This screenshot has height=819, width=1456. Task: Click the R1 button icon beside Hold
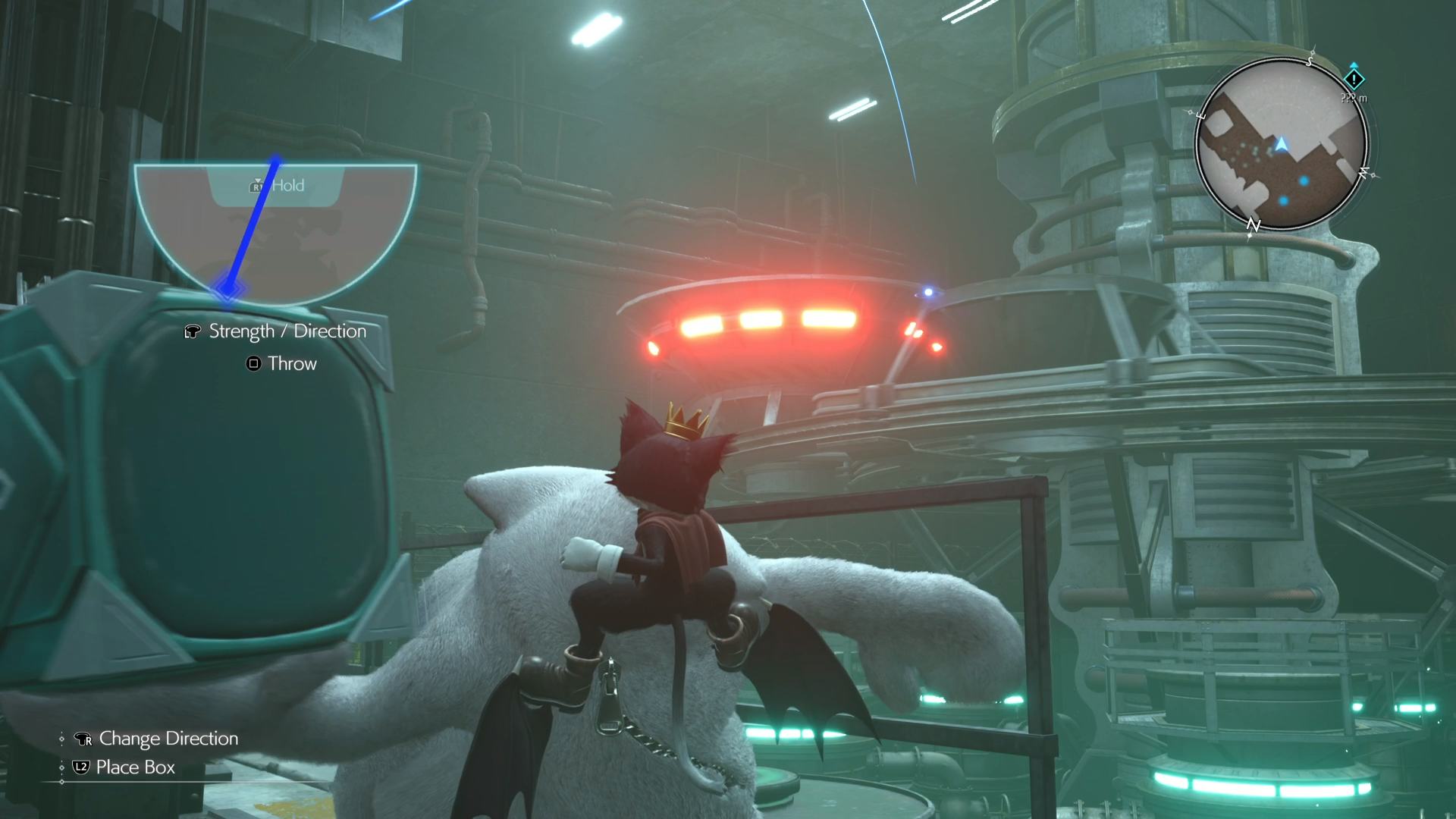pos(257,185)
